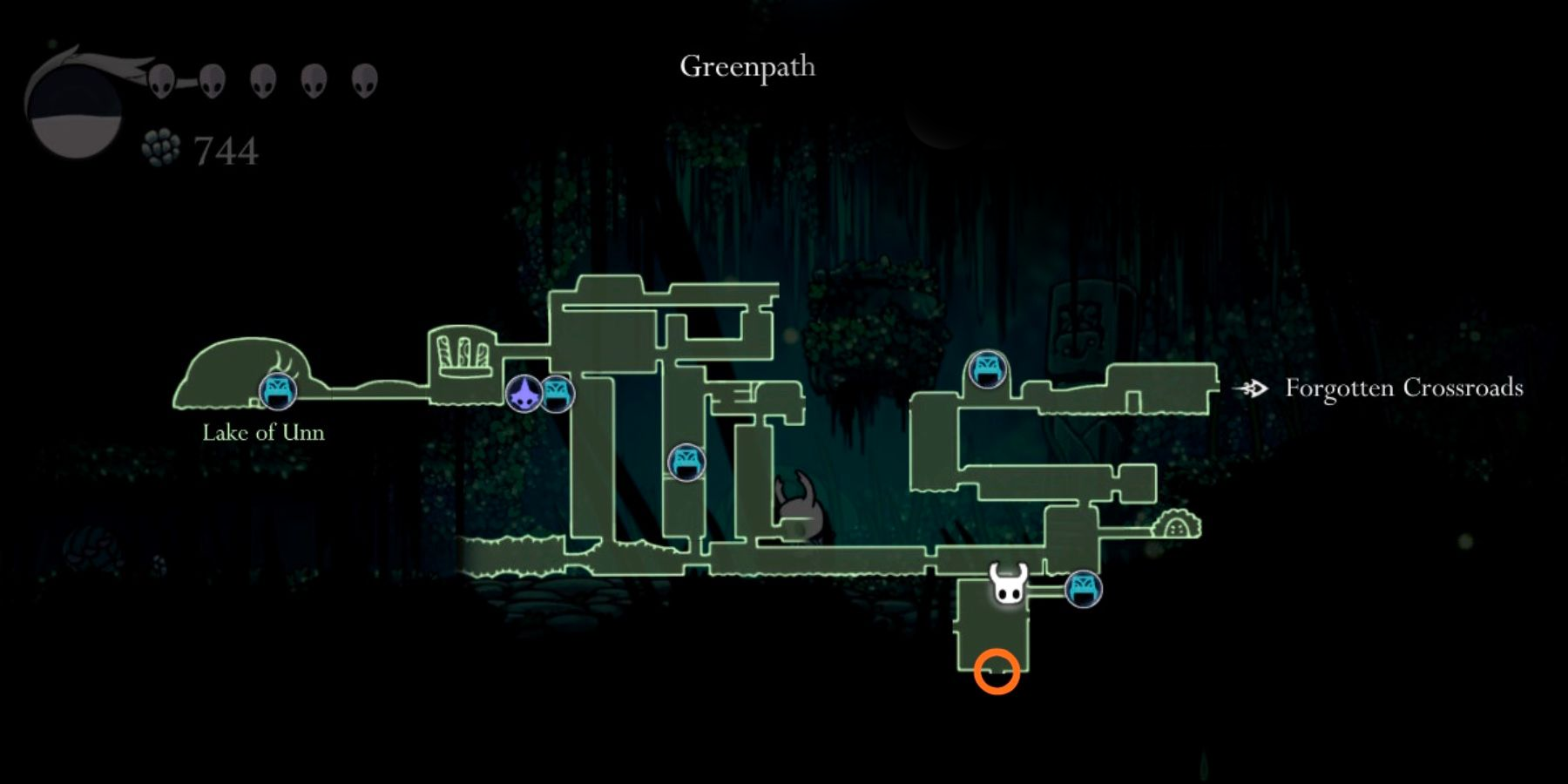Click the Geo cluster icon beside 744

point(162,146)
